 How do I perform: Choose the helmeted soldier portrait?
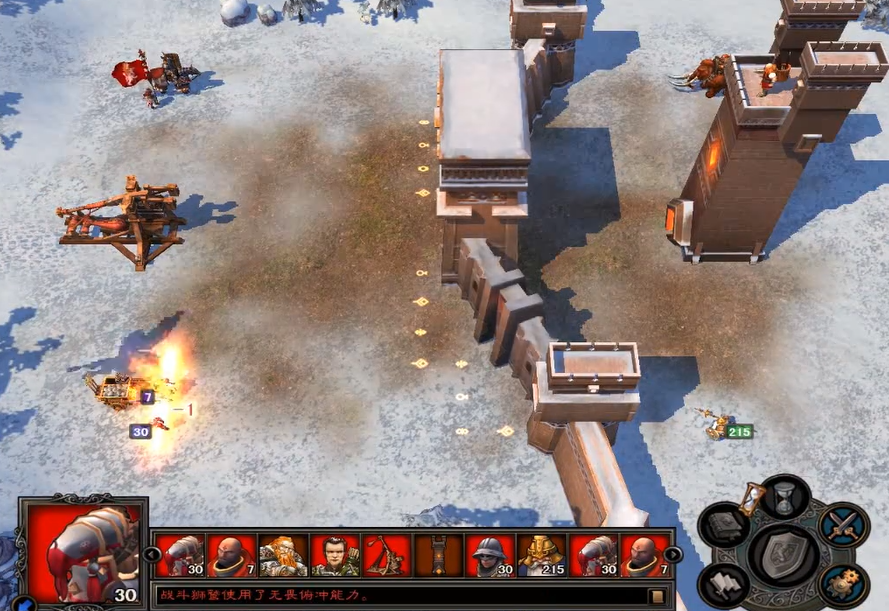point(491,555)
